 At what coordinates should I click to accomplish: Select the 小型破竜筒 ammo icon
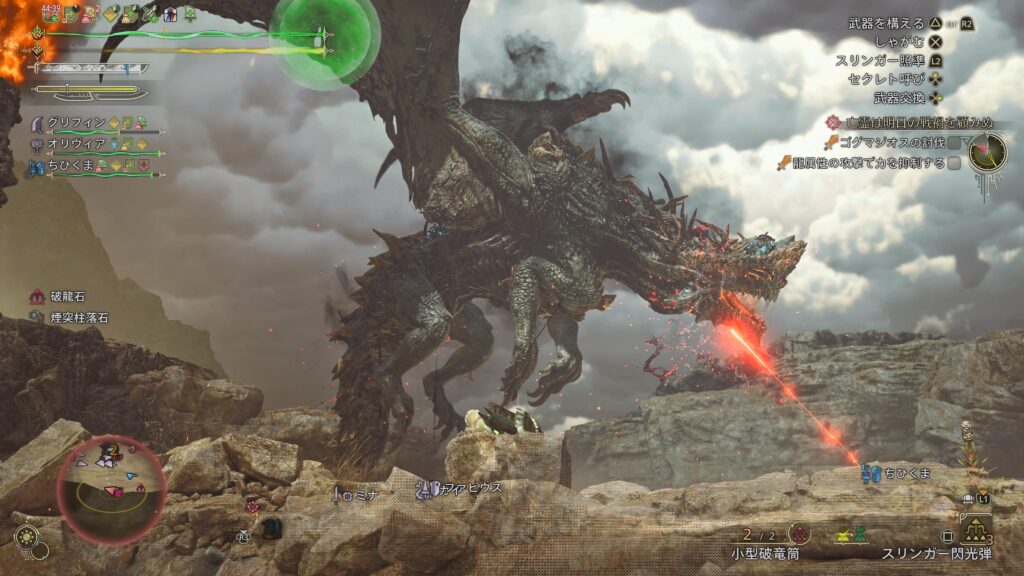pos(799,533)
